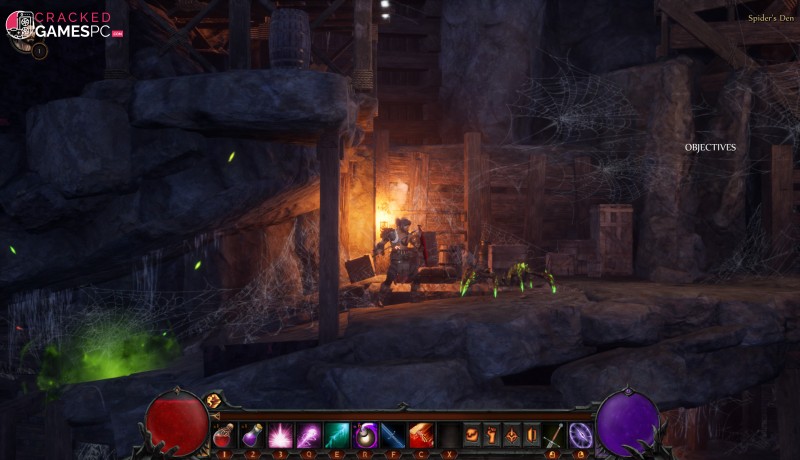This screenshot has height=460, width=800.
Task: Open the orange raised-fist menu icon
Action: coord(492,435)
